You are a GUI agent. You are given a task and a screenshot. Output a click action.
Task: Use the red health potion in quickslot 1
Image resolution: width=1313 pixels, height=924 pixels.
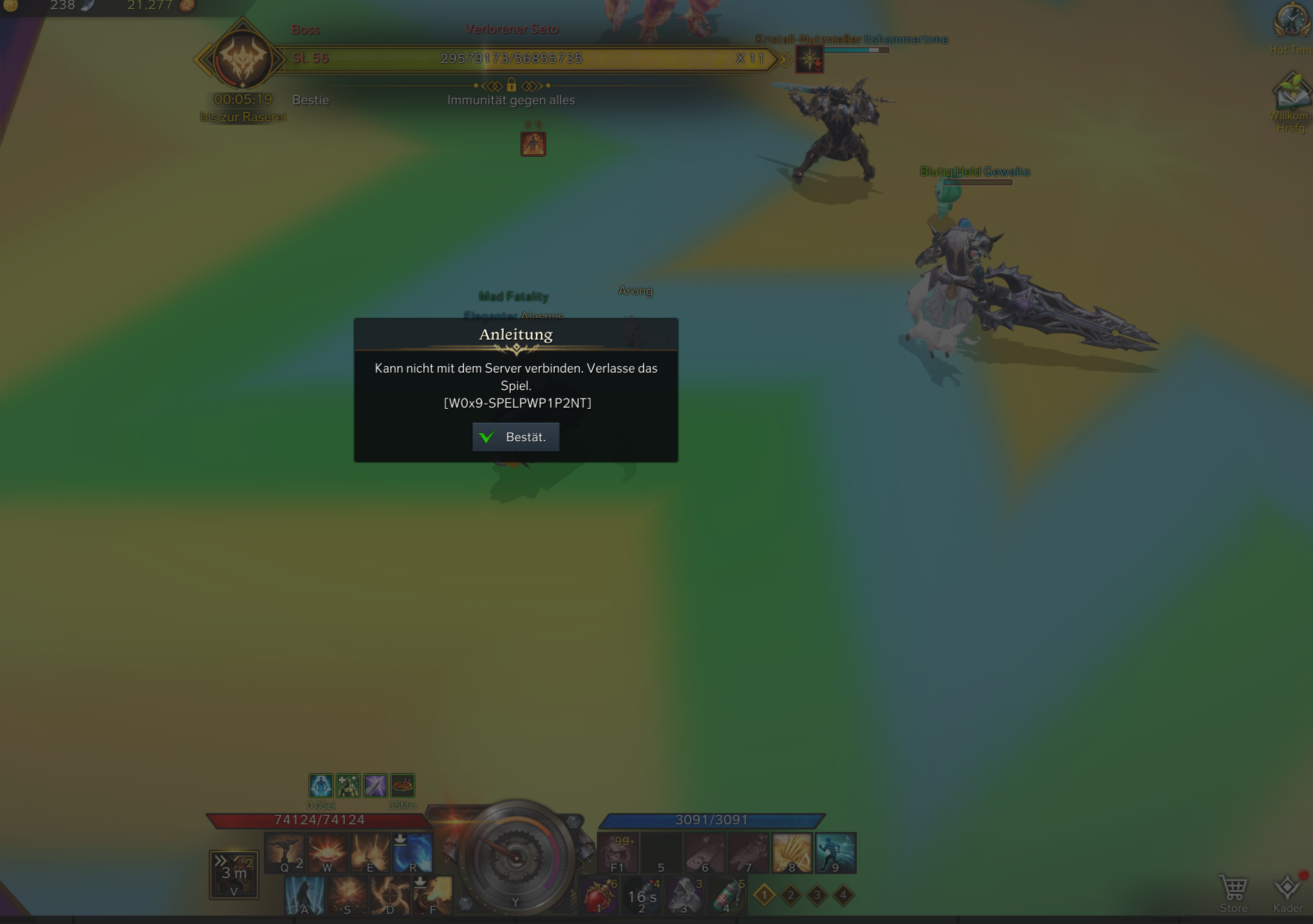click(599, 896)
